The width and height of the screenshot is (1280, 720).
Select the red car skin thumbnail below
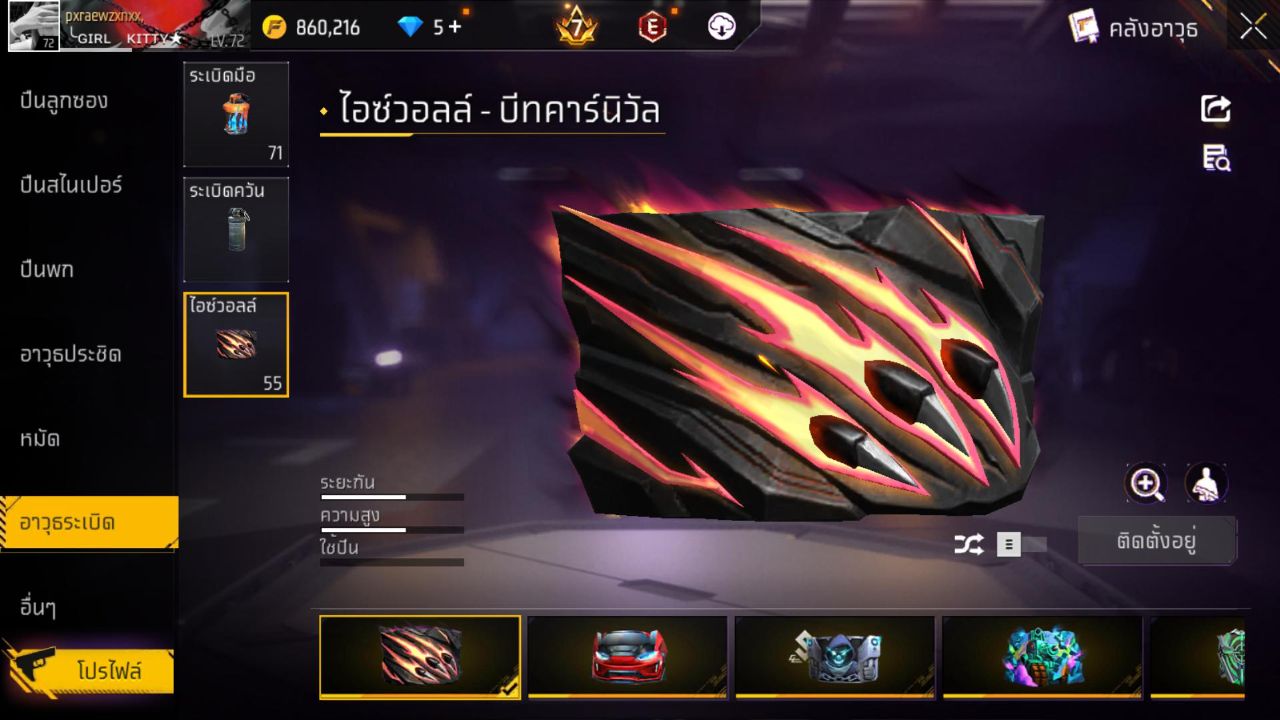tap(627, 657)
